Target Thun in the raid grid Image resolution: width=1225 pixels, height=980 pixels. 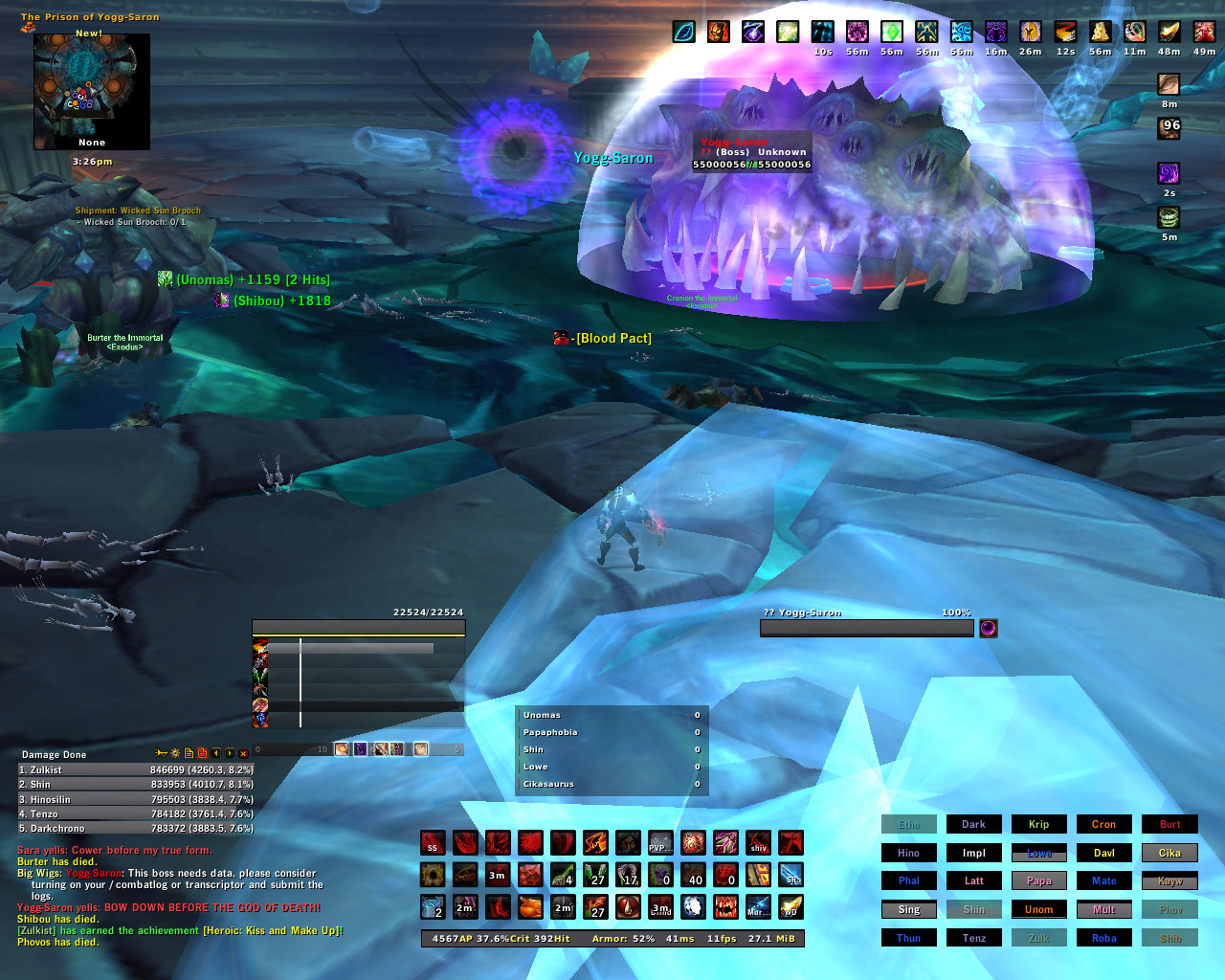(908, 938)
